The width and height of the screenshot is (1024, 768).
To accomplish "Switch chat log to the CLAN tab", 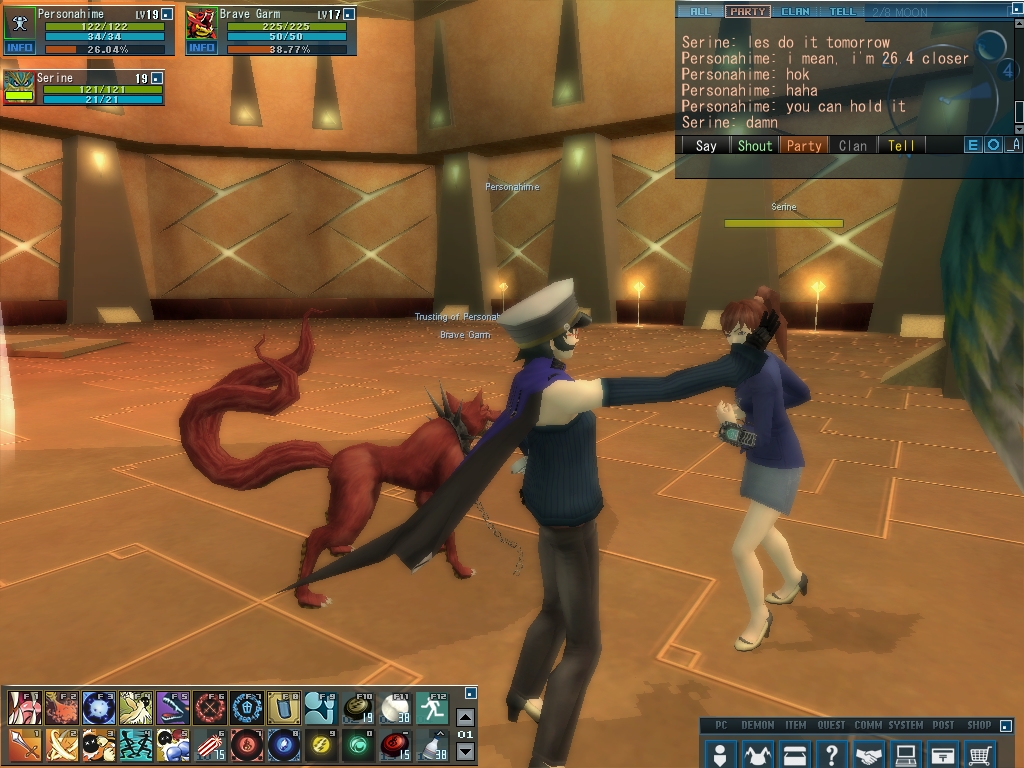I will click(x=795, y=12).
